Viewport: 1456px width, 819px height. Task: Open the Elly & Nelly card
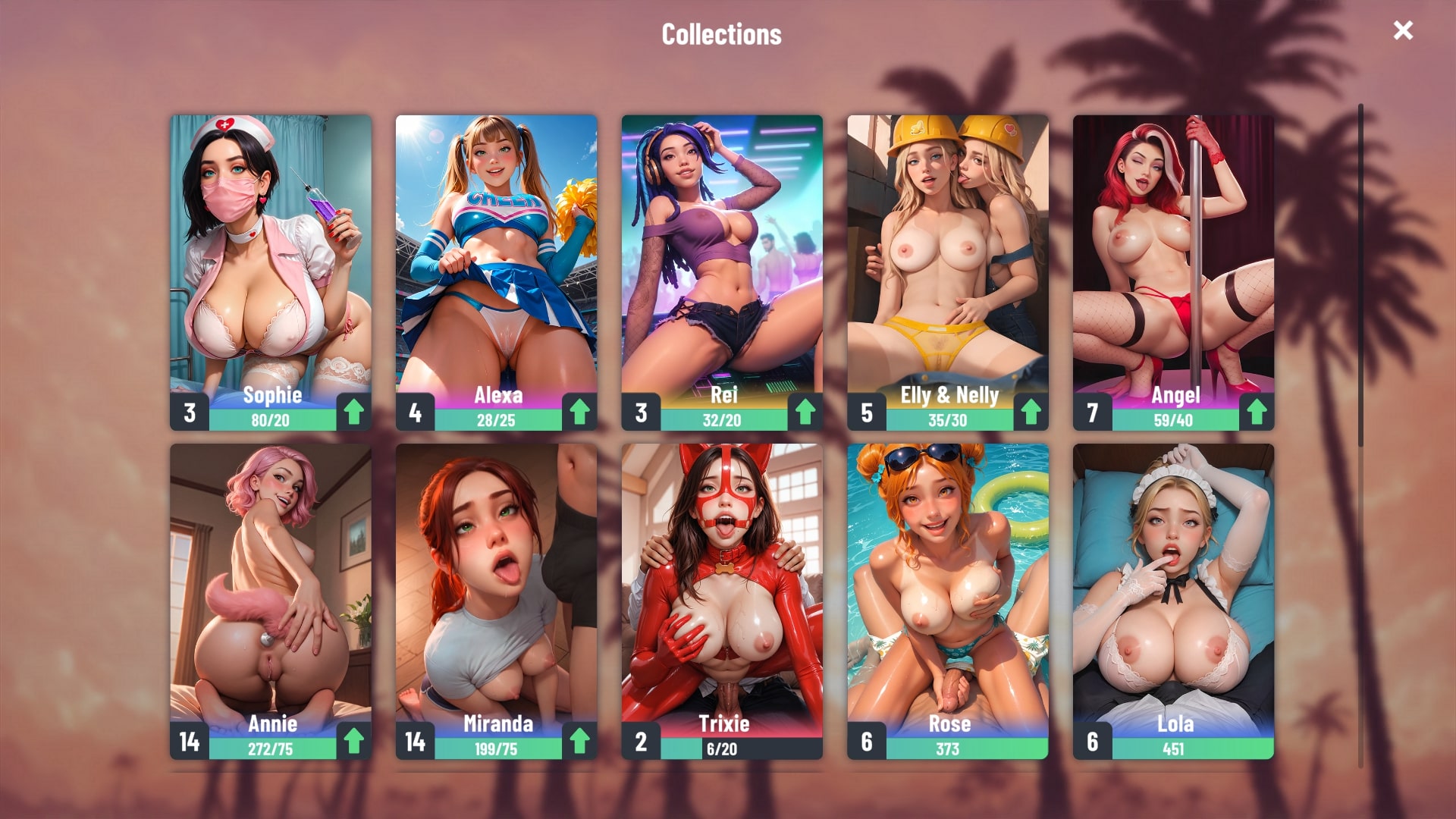click(x=947, y=258)
